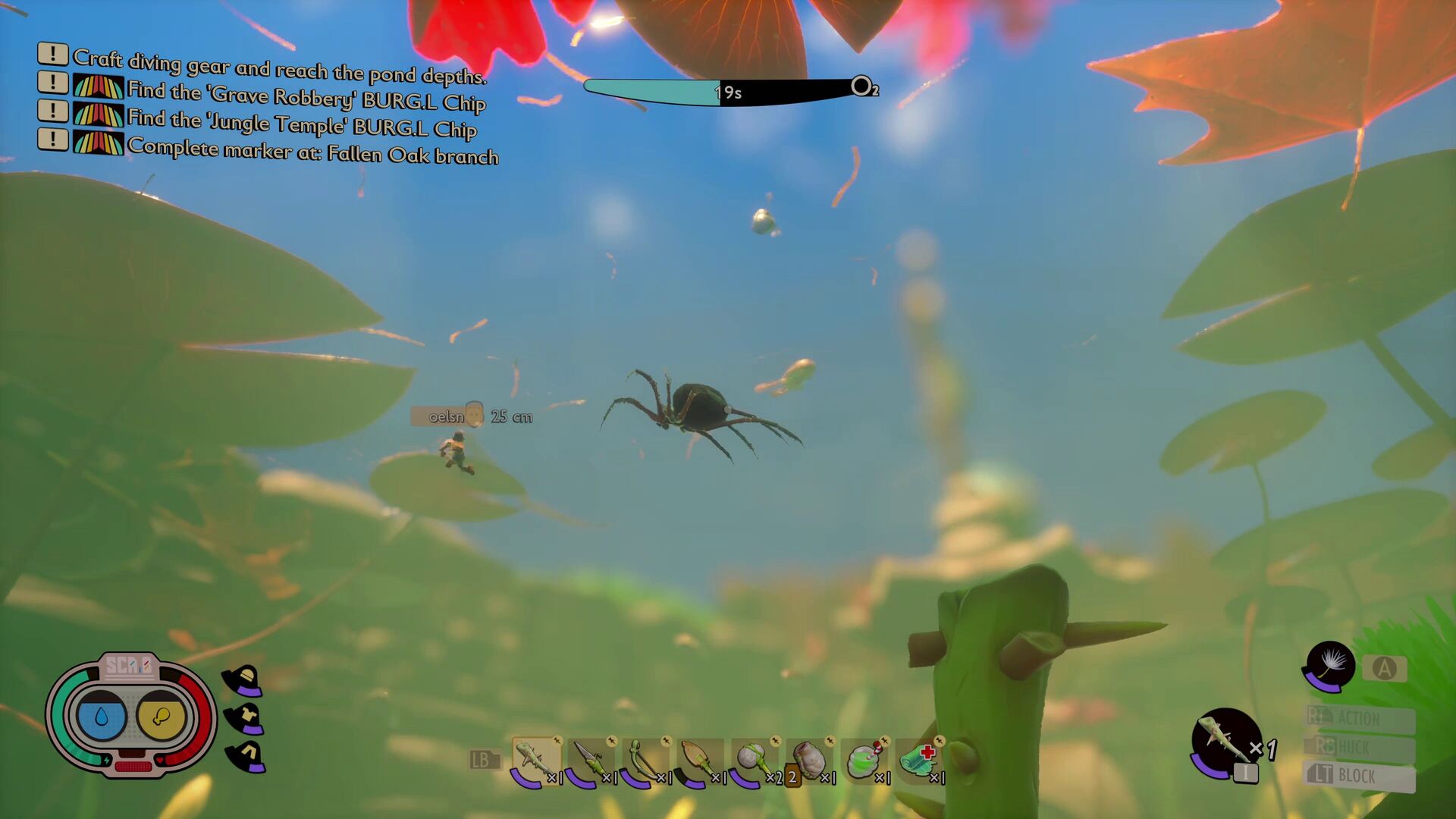Use the green smoothie with striped straw

pos(864,761)
